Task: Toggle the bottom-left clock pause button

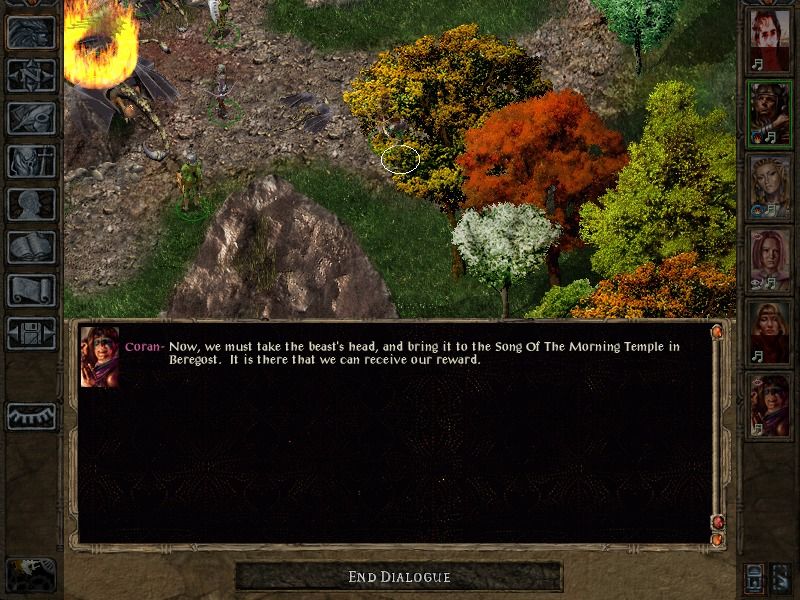Action: (30, 574)
